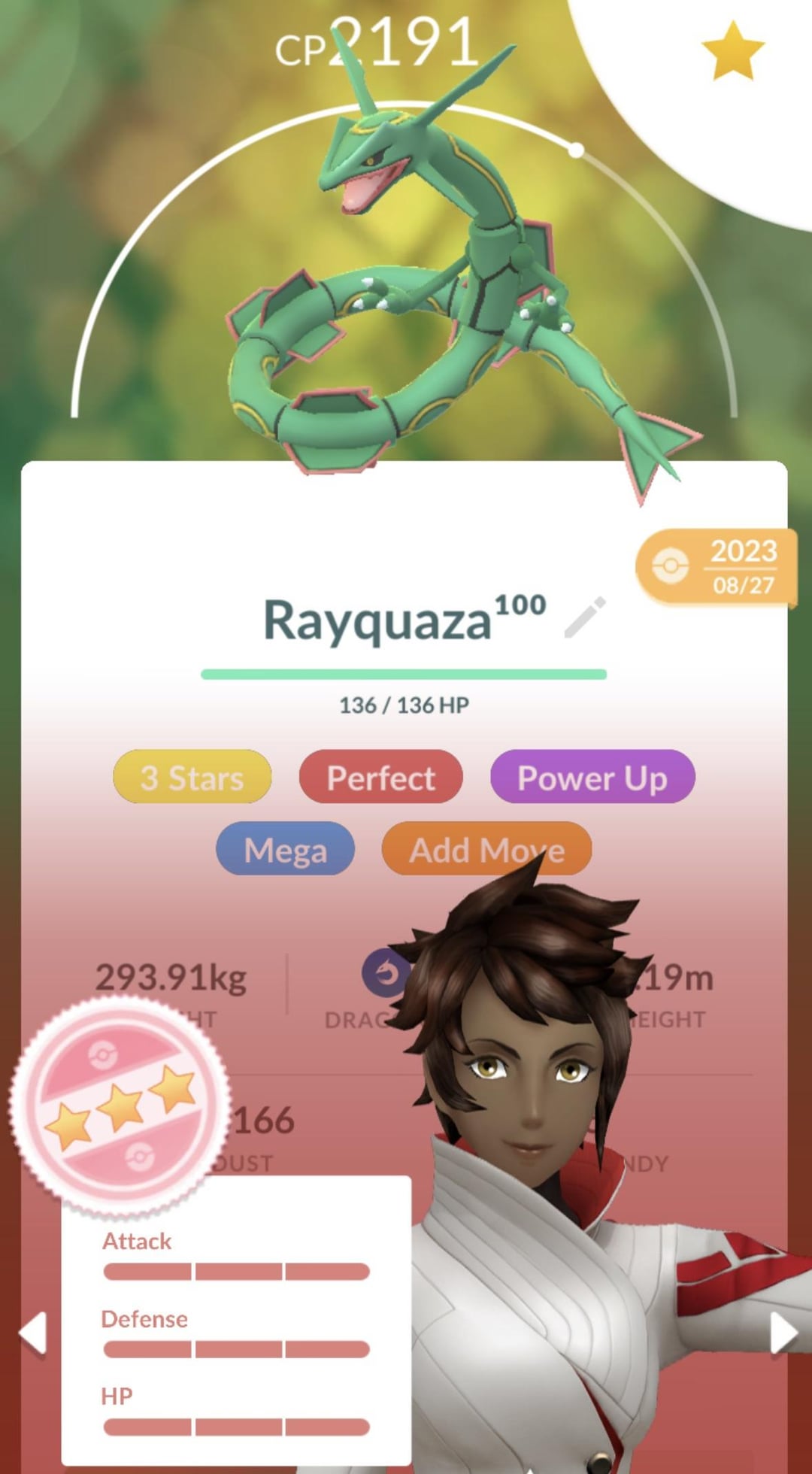Open the 2023 08/27 catch date badge
The image size is (812, 1474).
(717, 567)
